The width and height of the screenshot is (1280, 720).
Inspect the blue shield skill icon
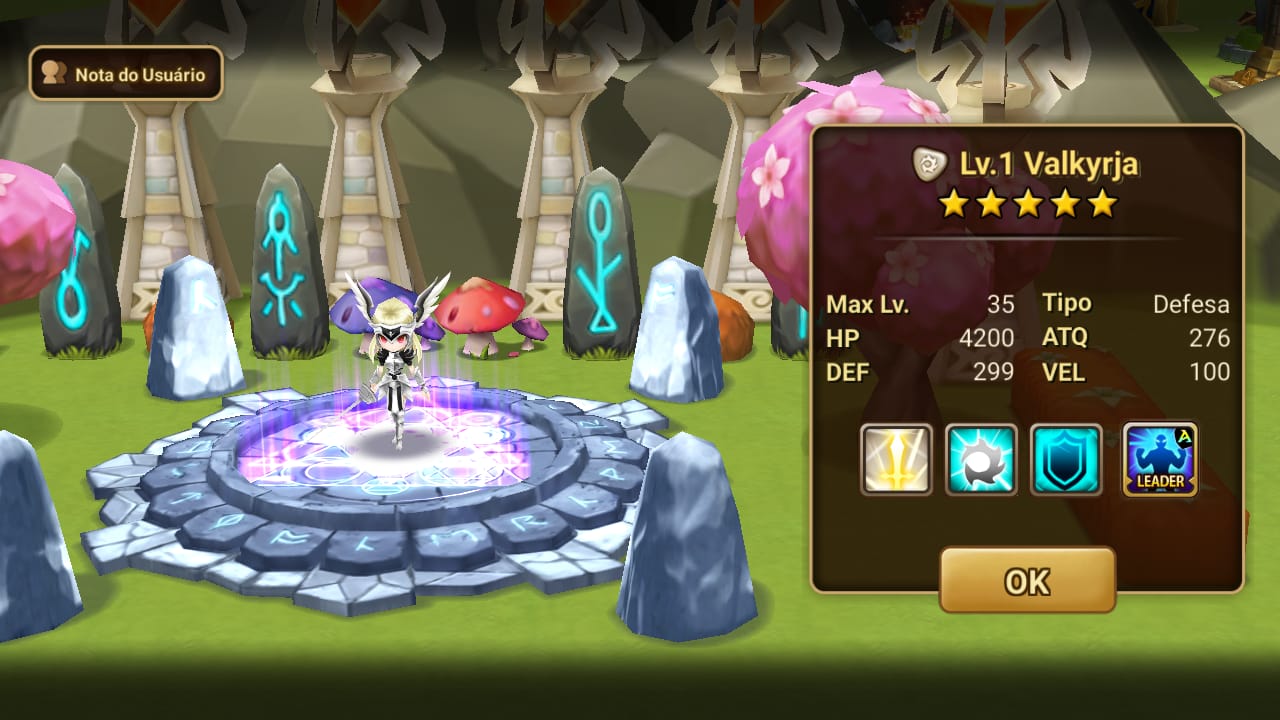(x=1066, y=460)
